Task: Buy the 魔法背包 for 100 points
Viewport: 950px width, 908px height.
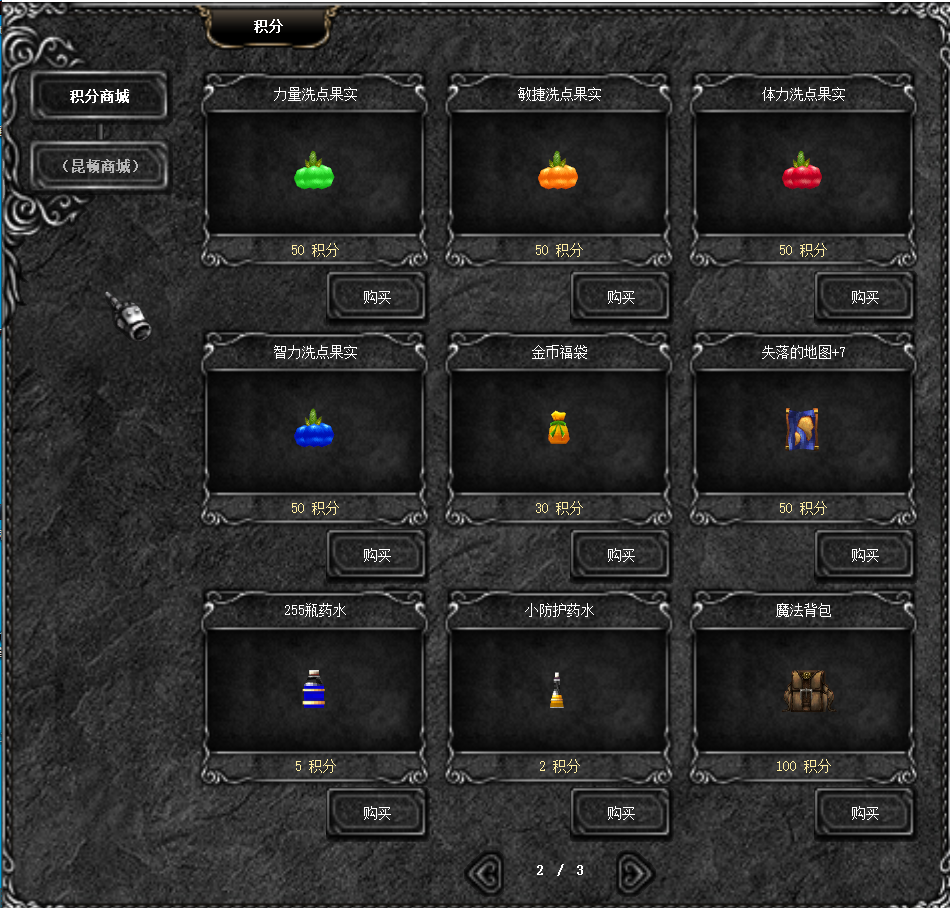Action: [x=865, y=813]
